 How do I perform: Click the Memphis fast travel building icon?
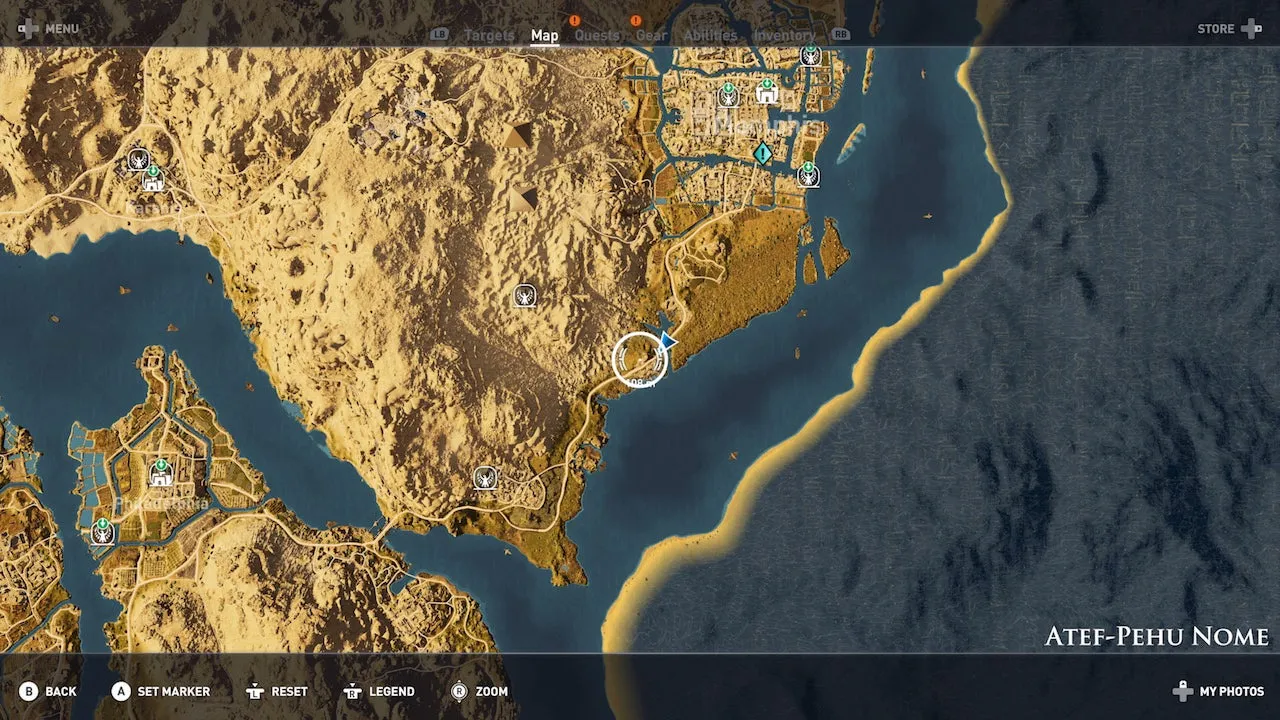coord(767,93)
